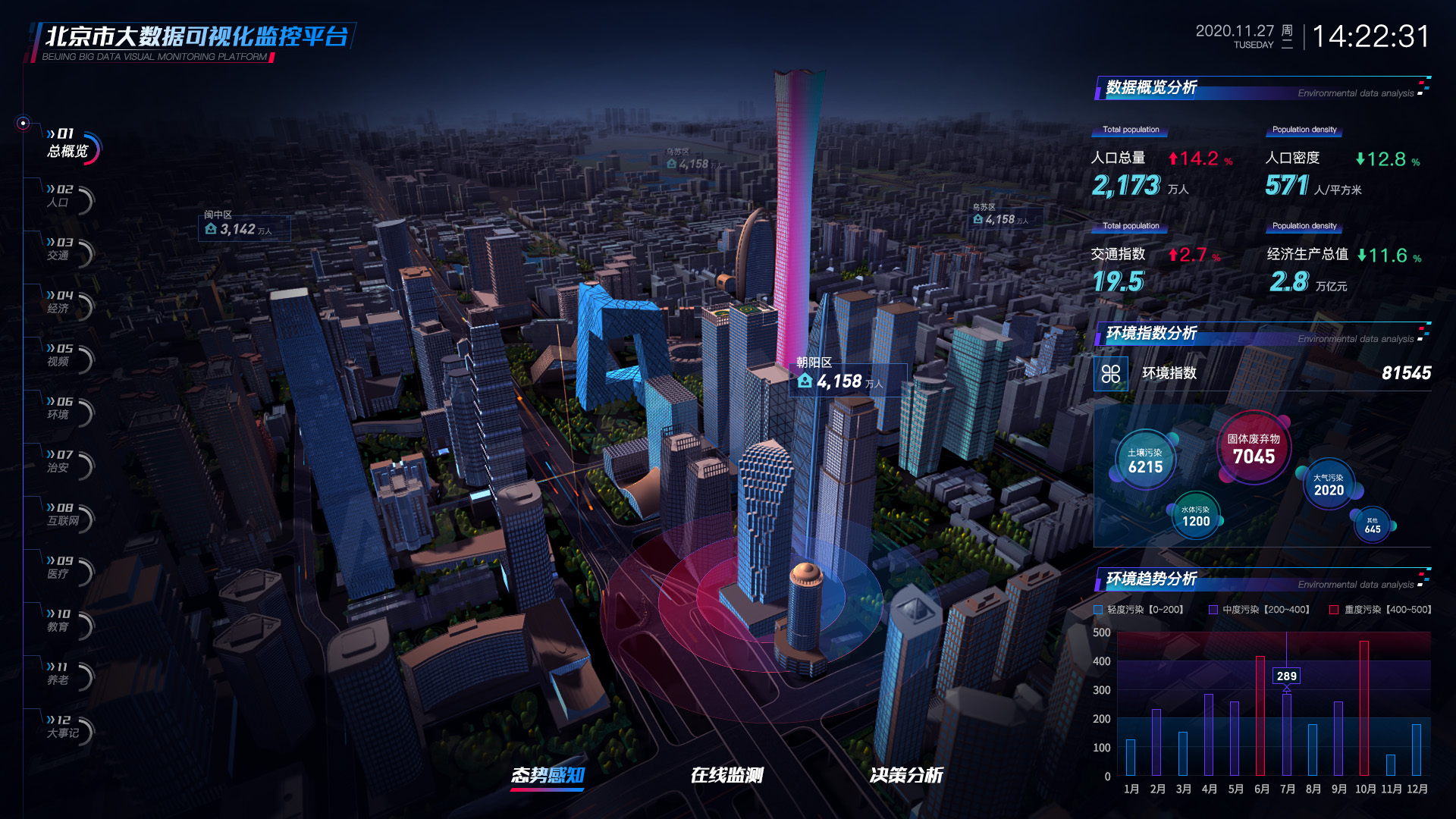Open the 11 养老 section
This screenshot has width=1456, height=819.
tap(62, 674)
